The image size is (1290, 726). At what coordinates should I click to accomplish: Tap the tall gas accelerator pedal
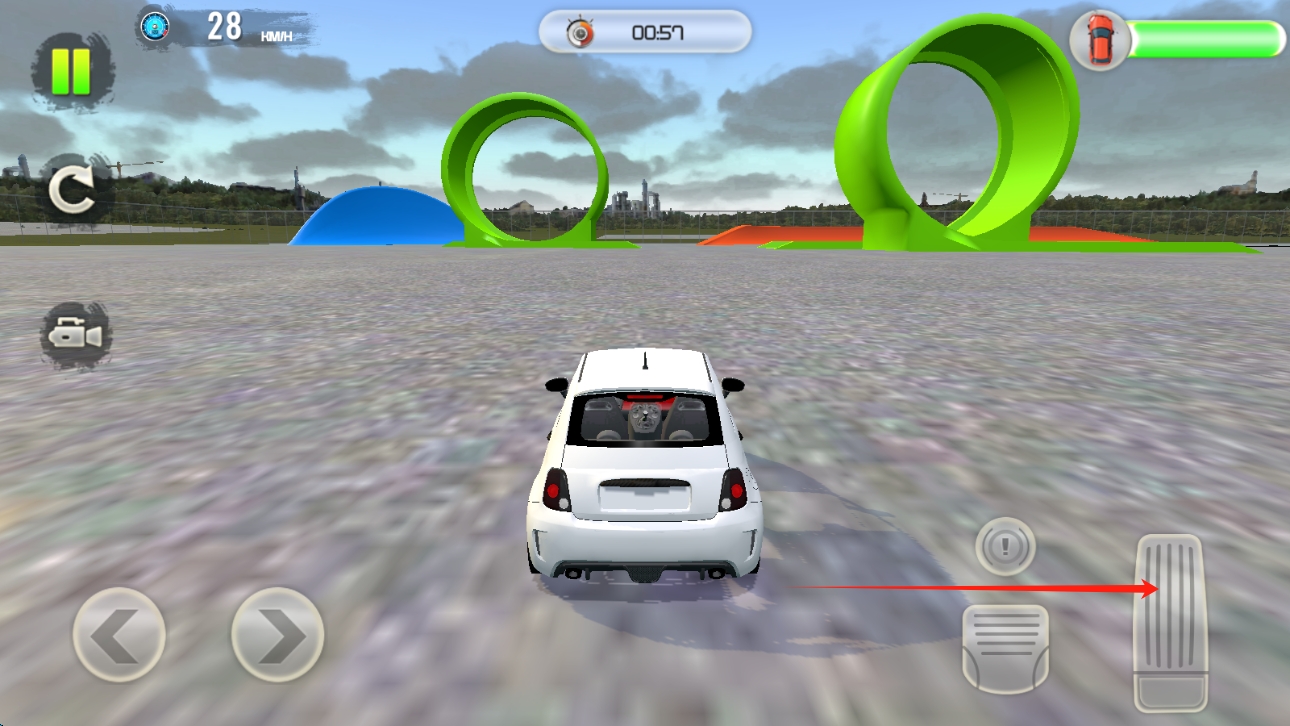pyautogui.click(x=1170, y=622)
